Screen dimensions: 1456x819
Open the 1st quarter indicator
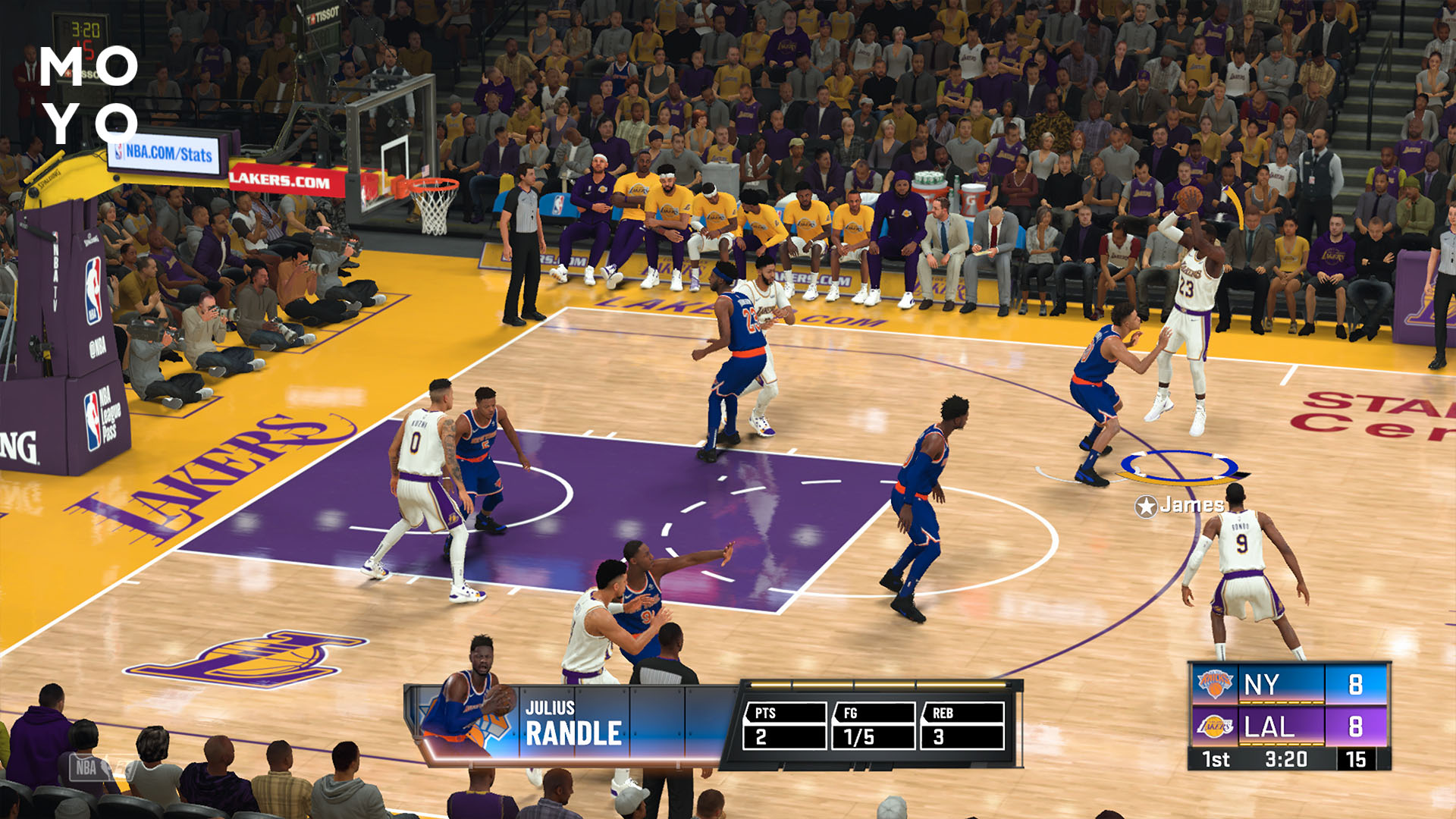pos(1215,758)
